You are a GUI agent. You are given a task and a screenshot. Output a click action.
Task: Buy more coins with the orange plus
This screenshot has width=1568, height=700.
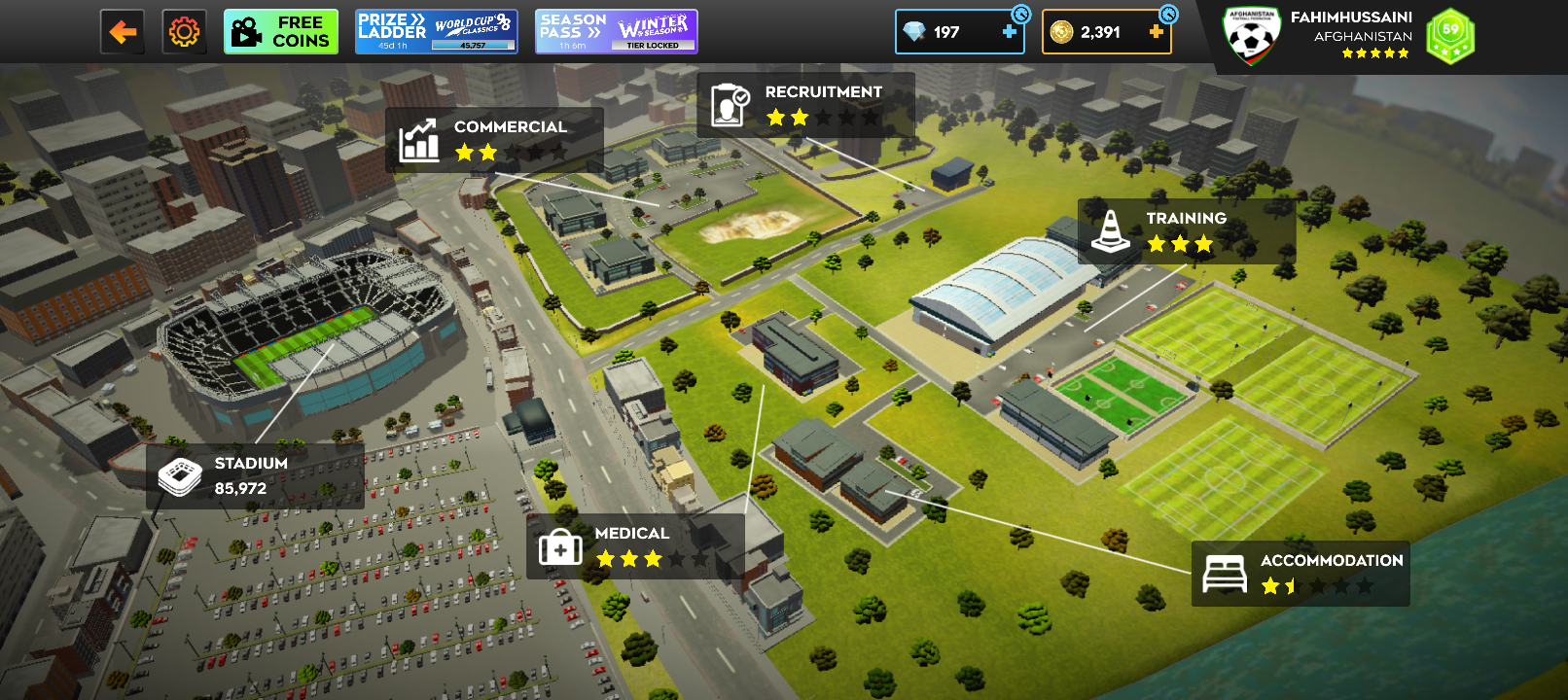click(x=1156, y=32)
